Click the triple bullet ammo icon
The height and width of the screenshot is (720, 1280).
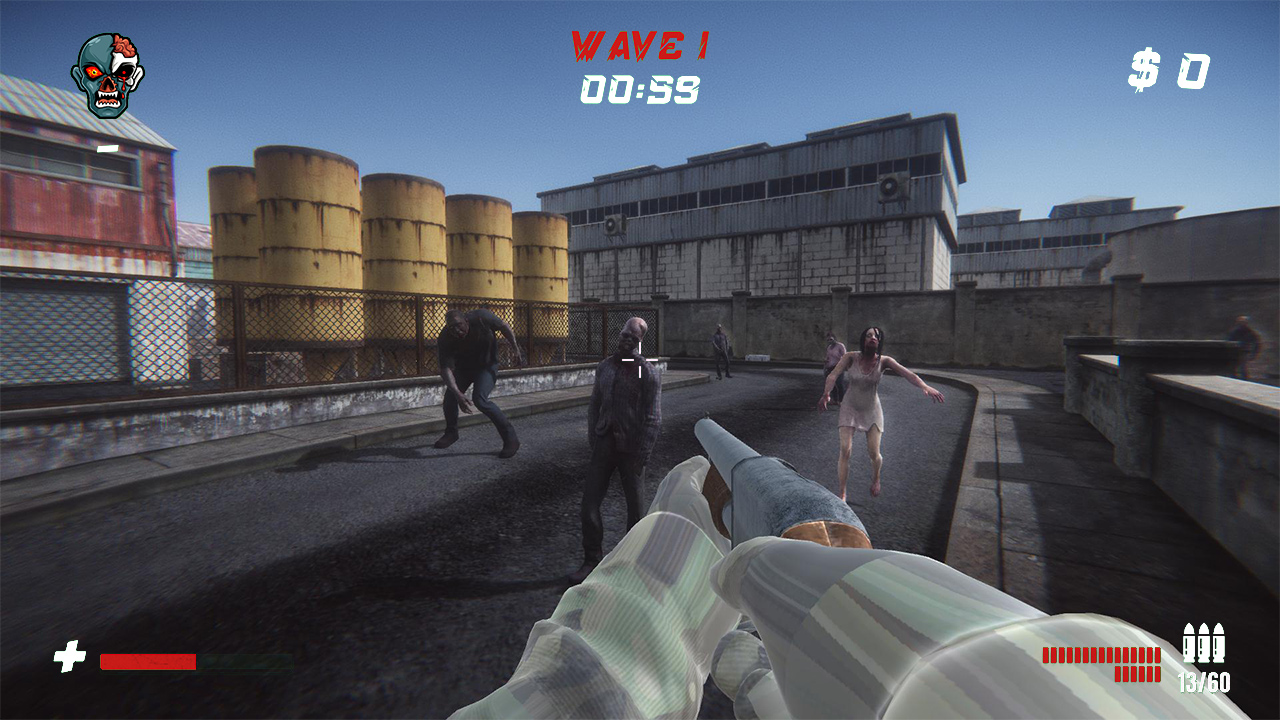1205,645
